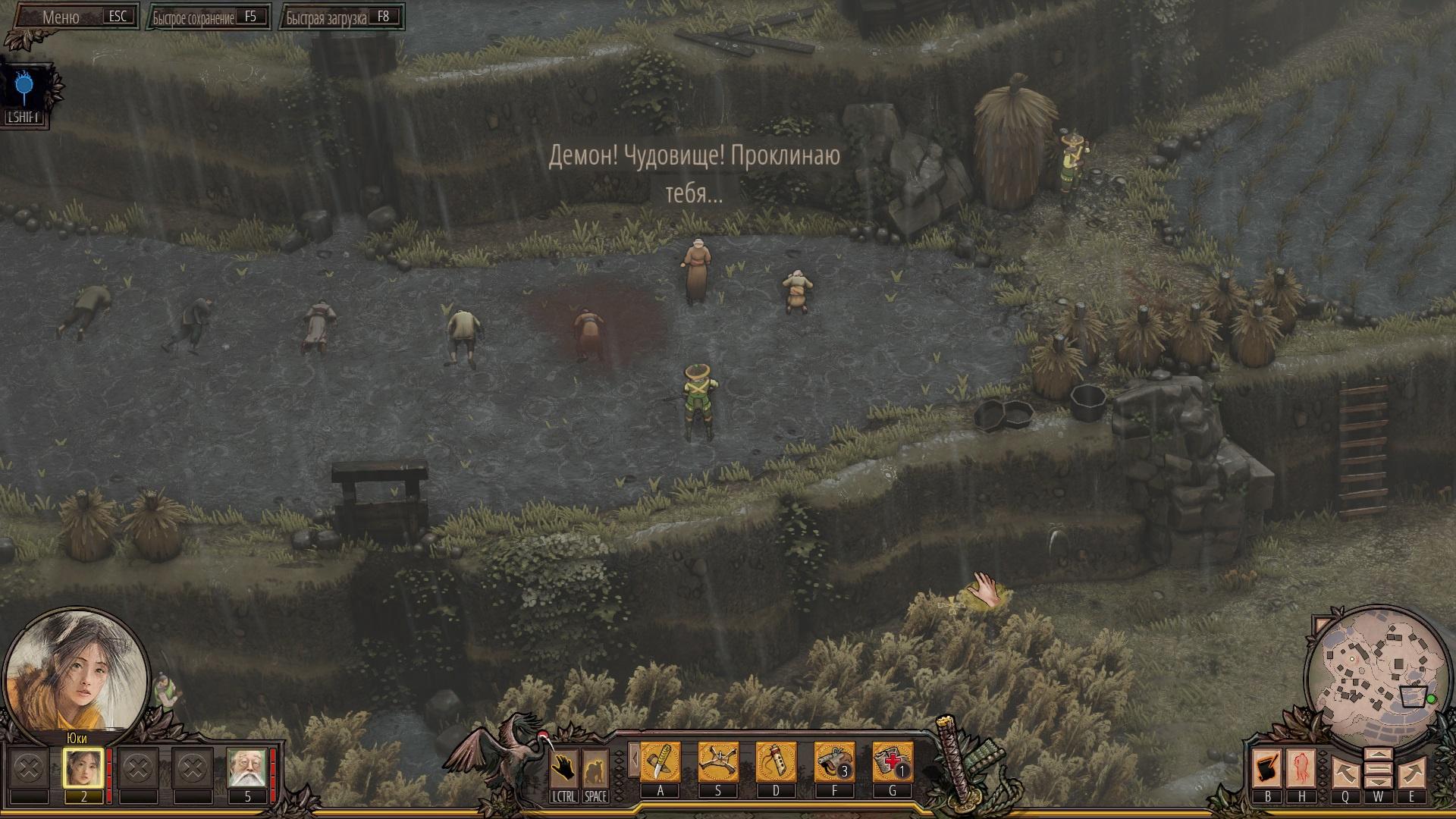Rotate the camera left with arrow button
The width and height of the screenshot is (1456, 819).
click(x=1345, y=773)
